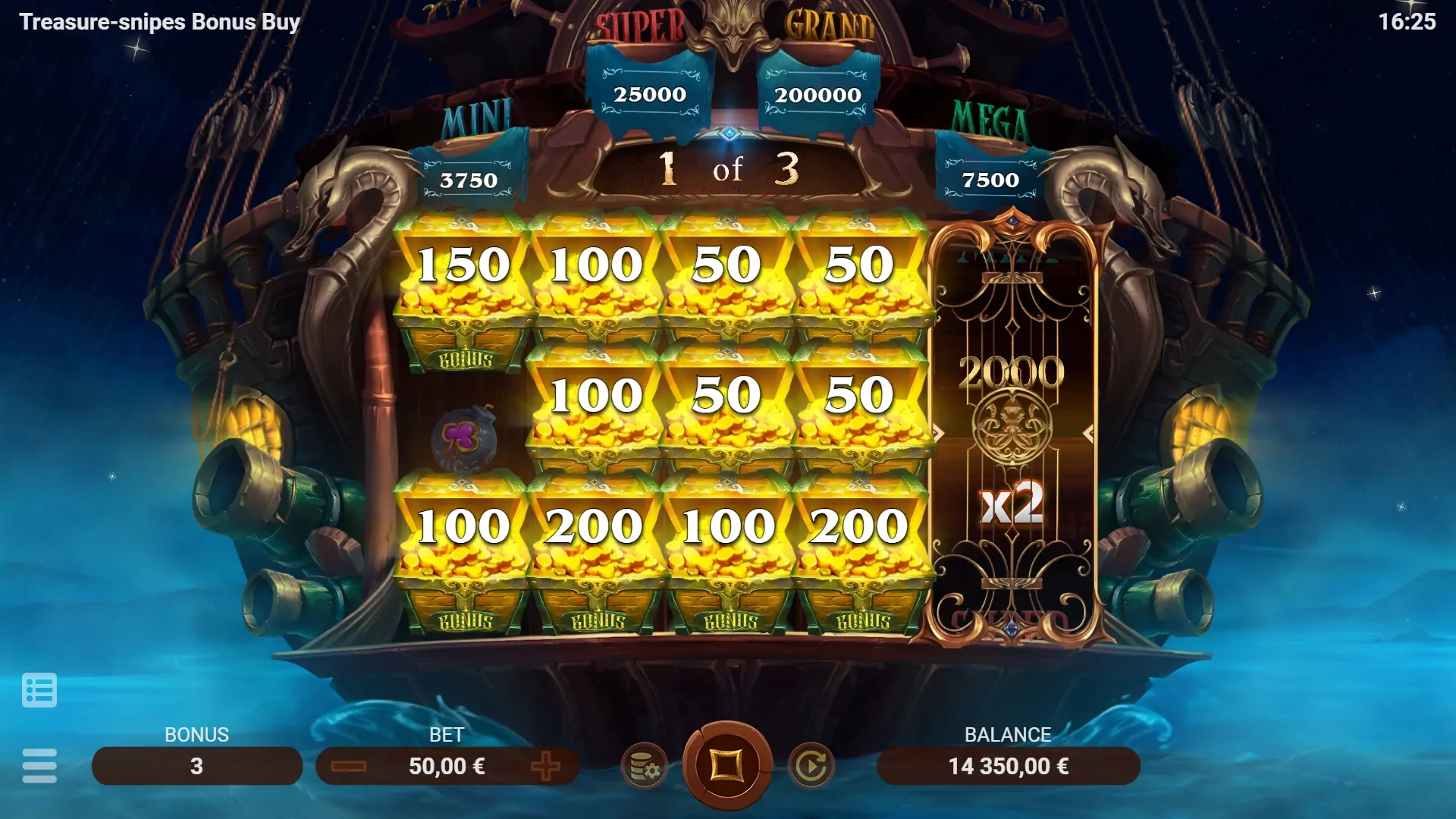Increase the bet with the plus control
This screenshot has height=819, width=1456.
click(x=545, y=766)
